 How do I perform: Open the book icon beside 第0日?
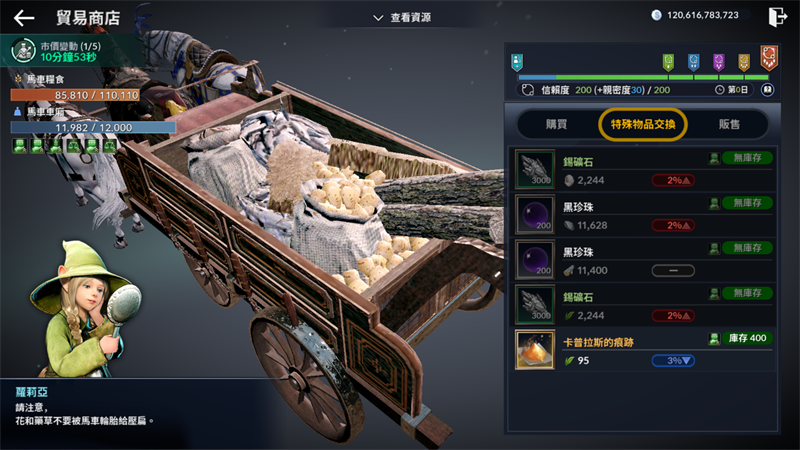click(x=768, y=90)
